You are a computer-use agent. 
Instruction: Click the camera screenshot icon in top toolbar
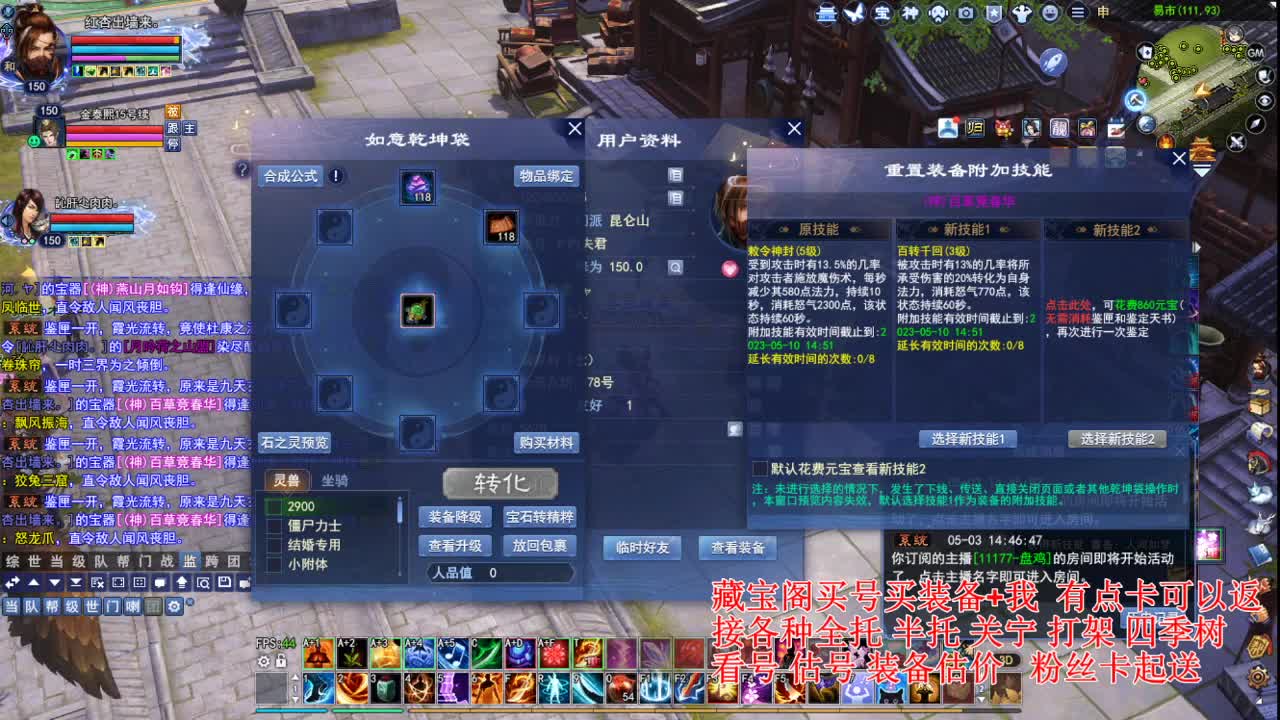966,14
